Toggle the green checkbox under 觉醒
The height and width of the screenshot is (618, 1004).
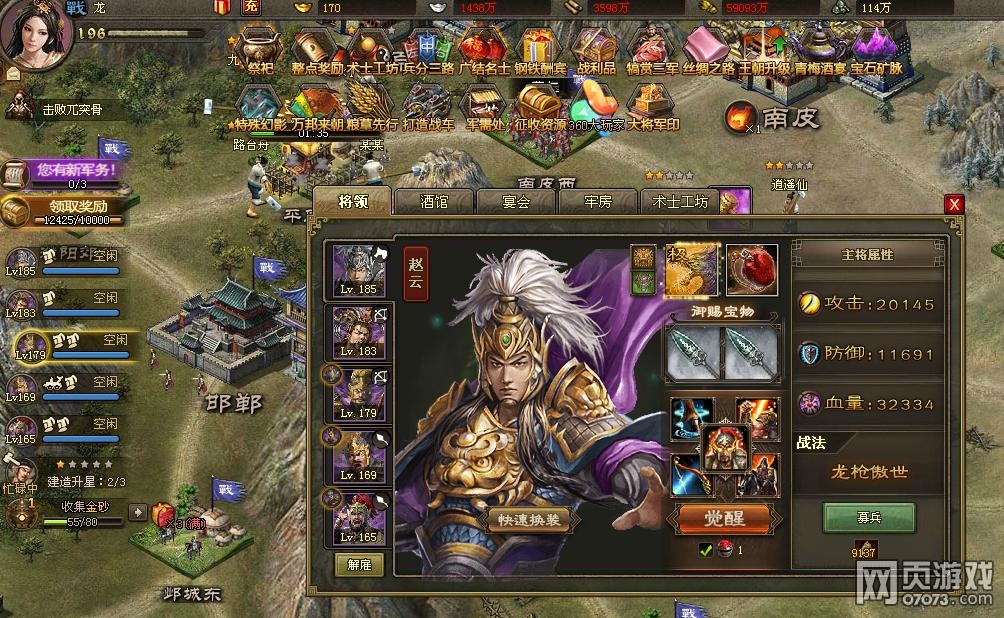coord(706,550)
